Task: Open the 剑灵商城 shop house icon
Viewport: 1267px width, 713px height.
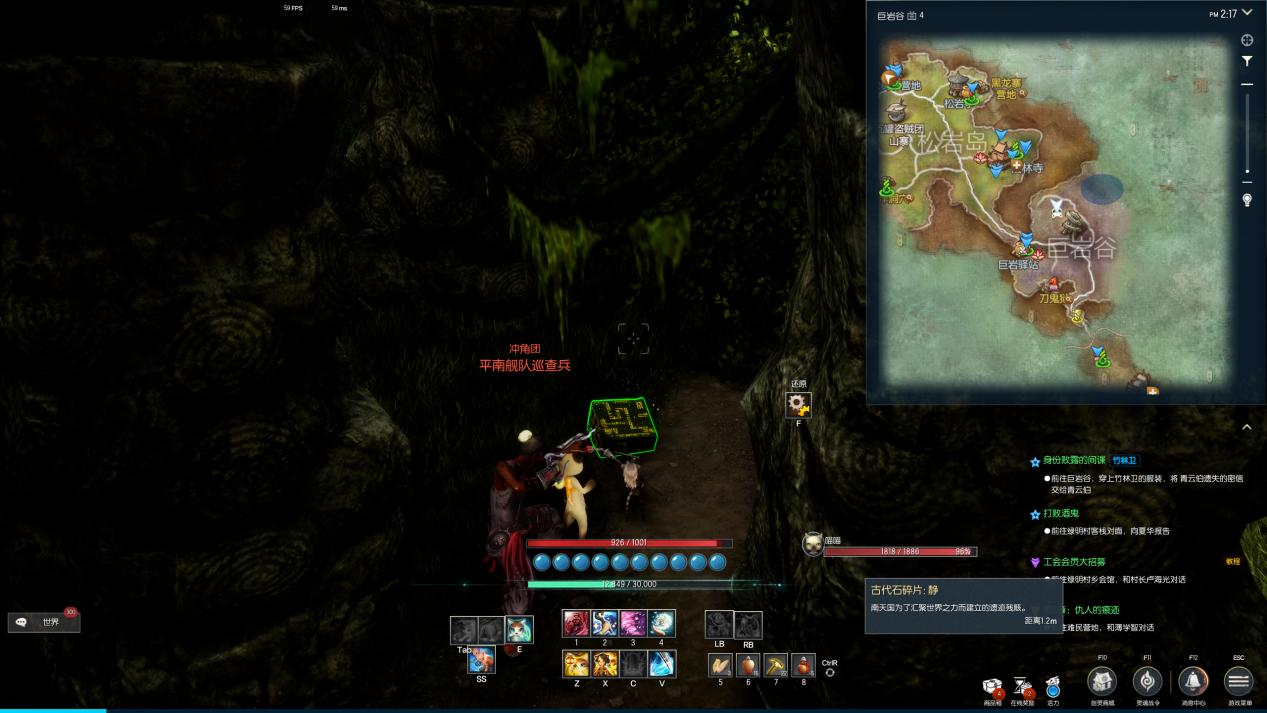Action: (x=1102, y=682)
